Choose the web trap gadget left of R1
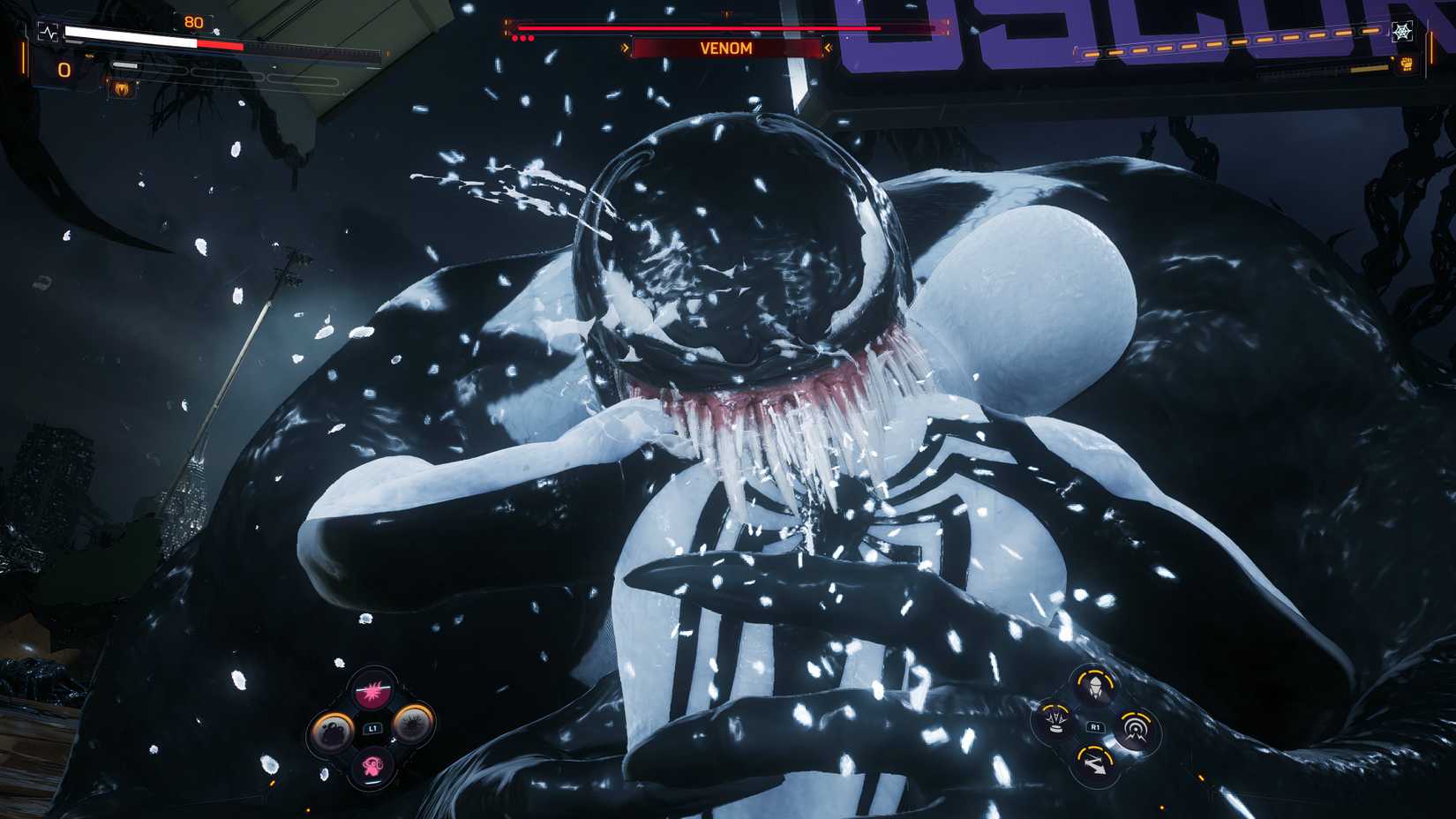The width and height of the screenshot is (1456, 819). 1054,721
